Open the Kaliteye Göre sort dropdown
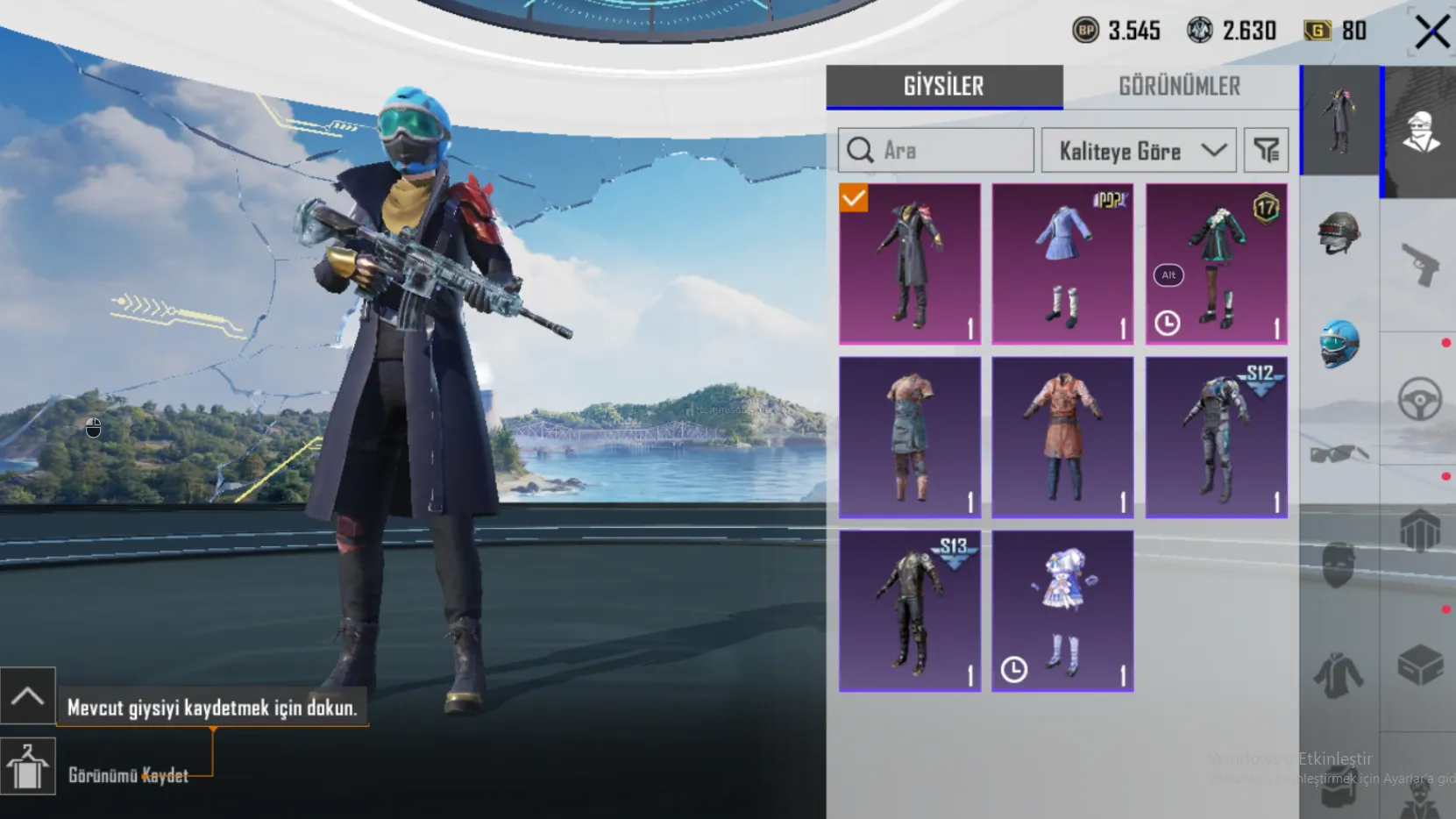 (x=1139, y=151)
